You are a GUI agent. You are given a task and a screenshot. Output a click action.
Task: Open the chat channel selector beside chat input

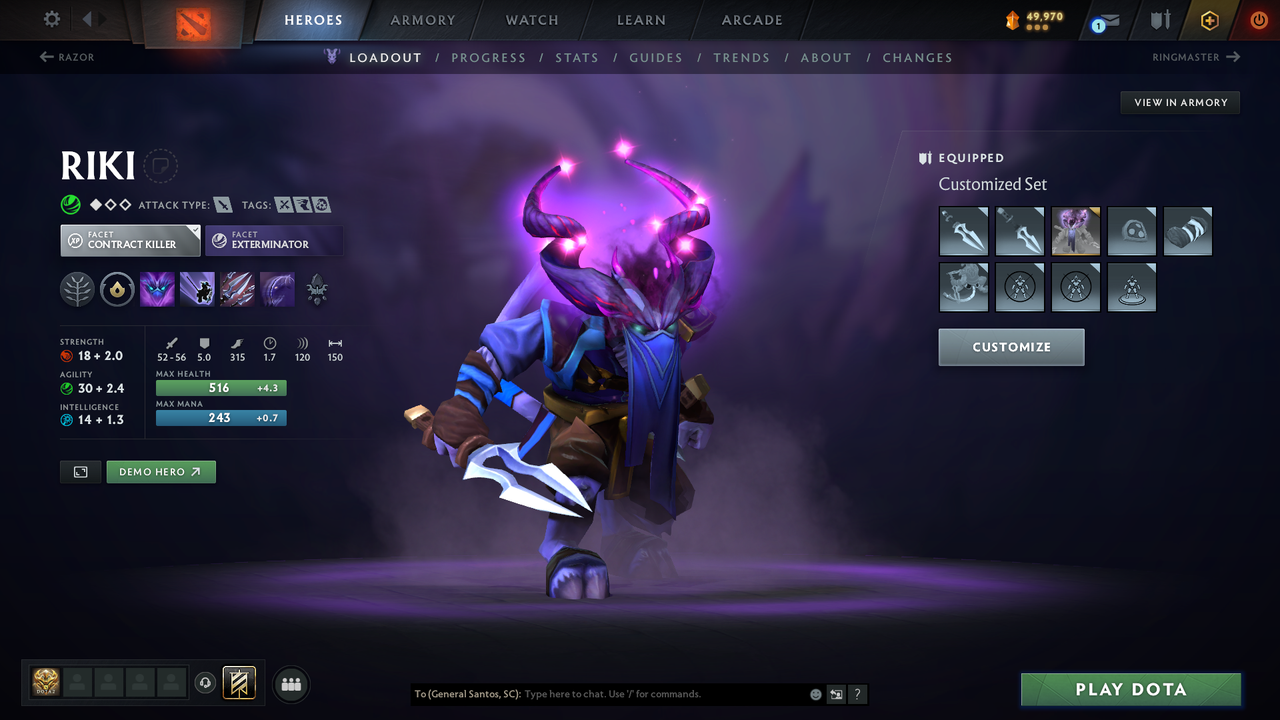click(x=835, y=694)
